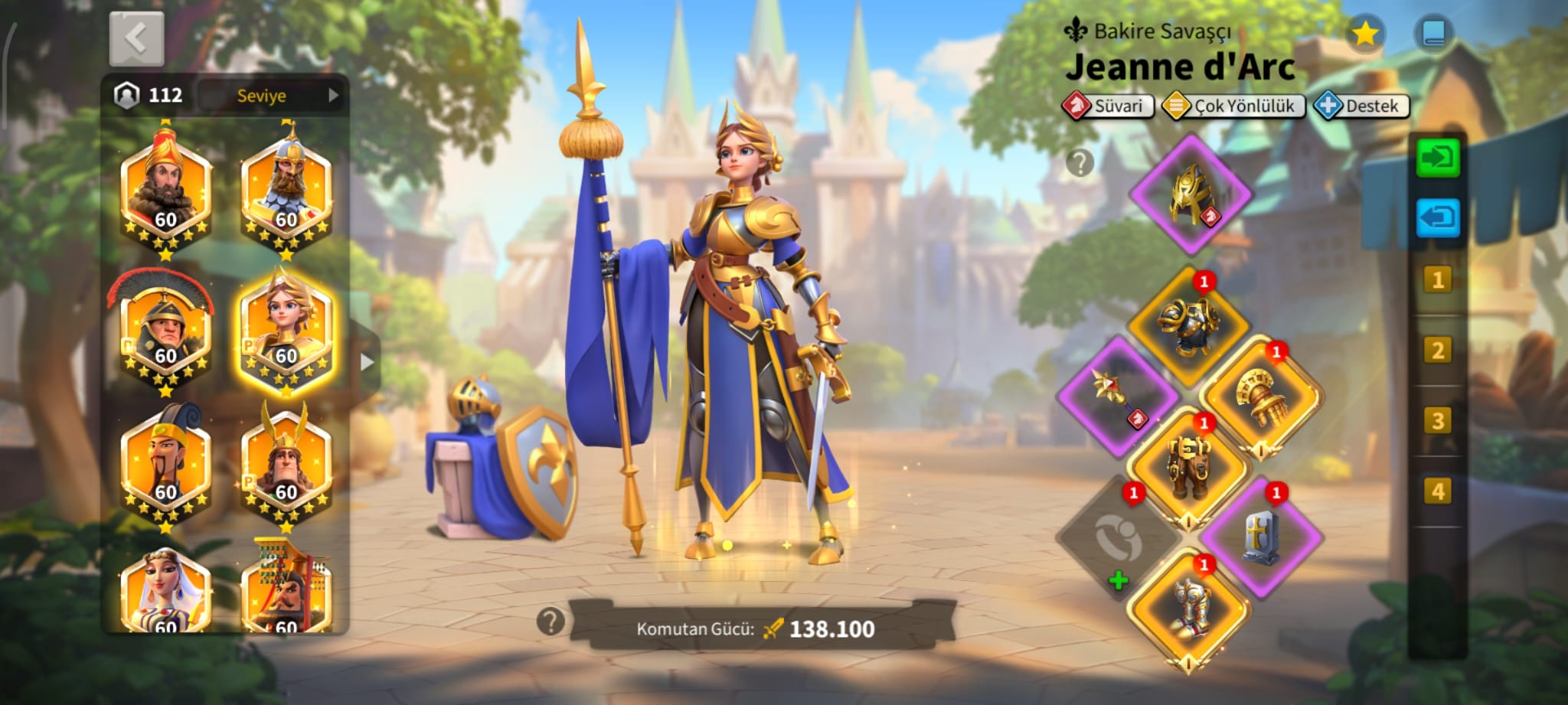Click the blue return arrow equipment button

(x=1437, y=219)
